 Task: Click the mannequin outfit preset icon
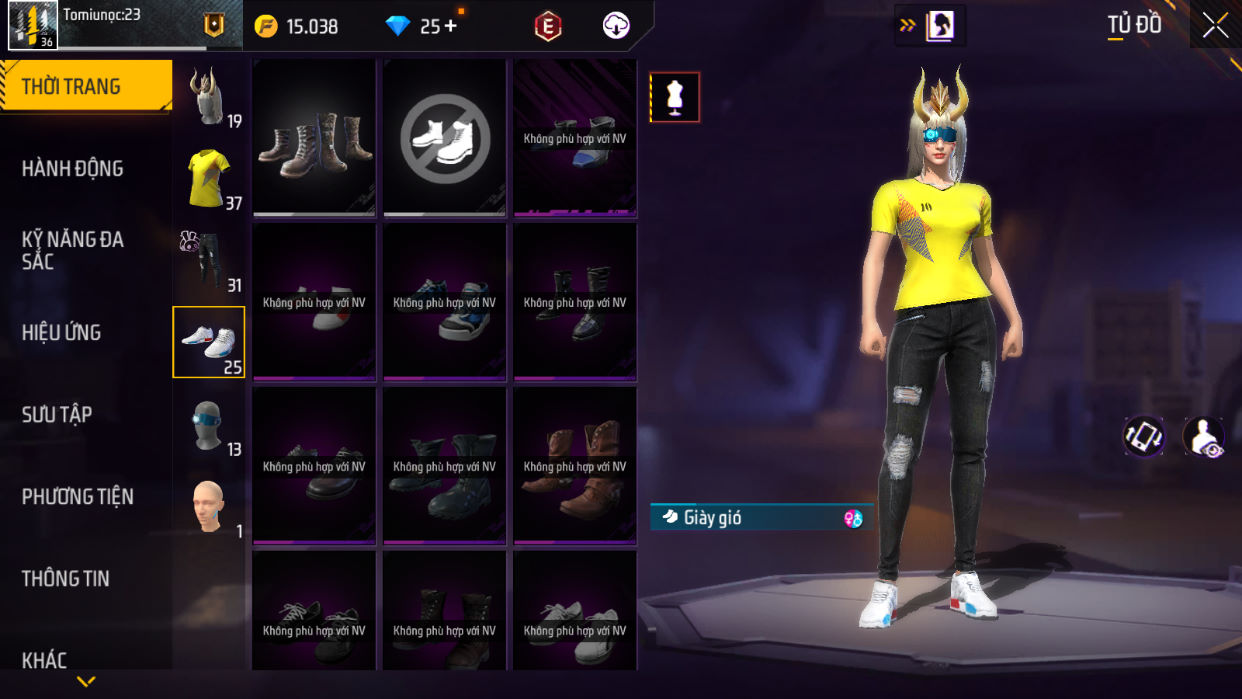[675, 98]
